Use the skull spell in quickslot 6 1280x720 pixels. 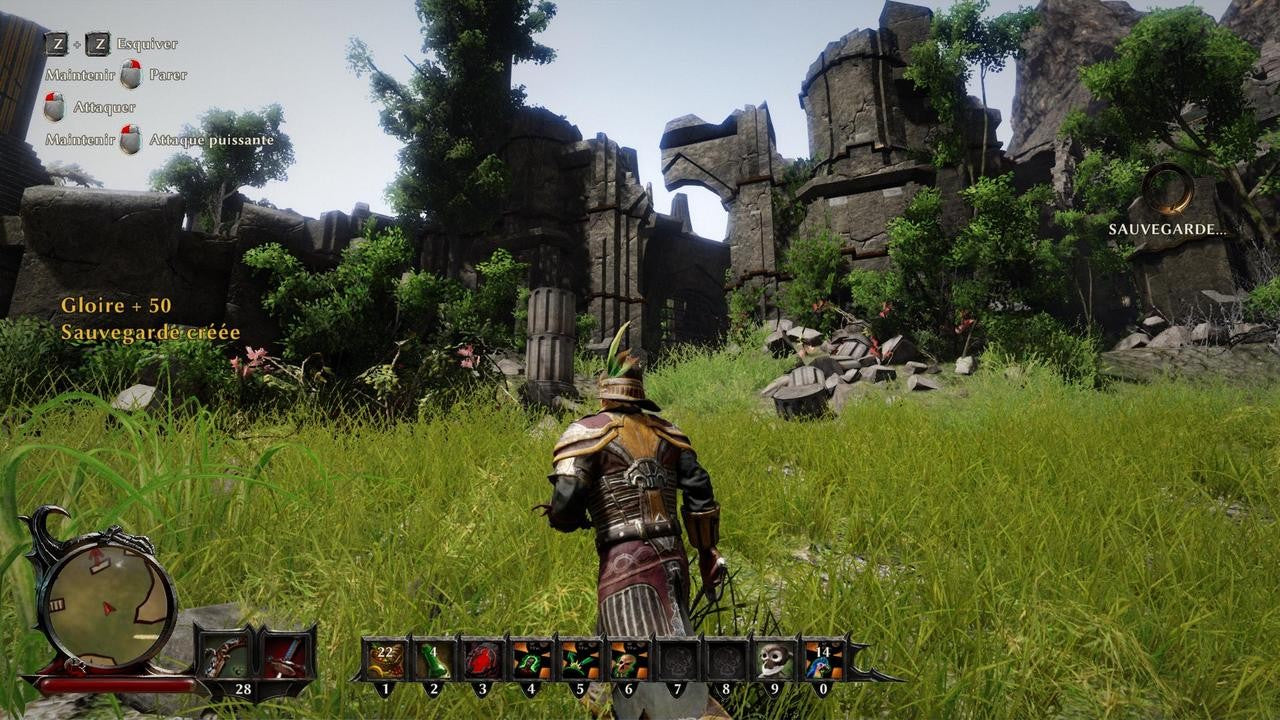click(x=630, y=660)
